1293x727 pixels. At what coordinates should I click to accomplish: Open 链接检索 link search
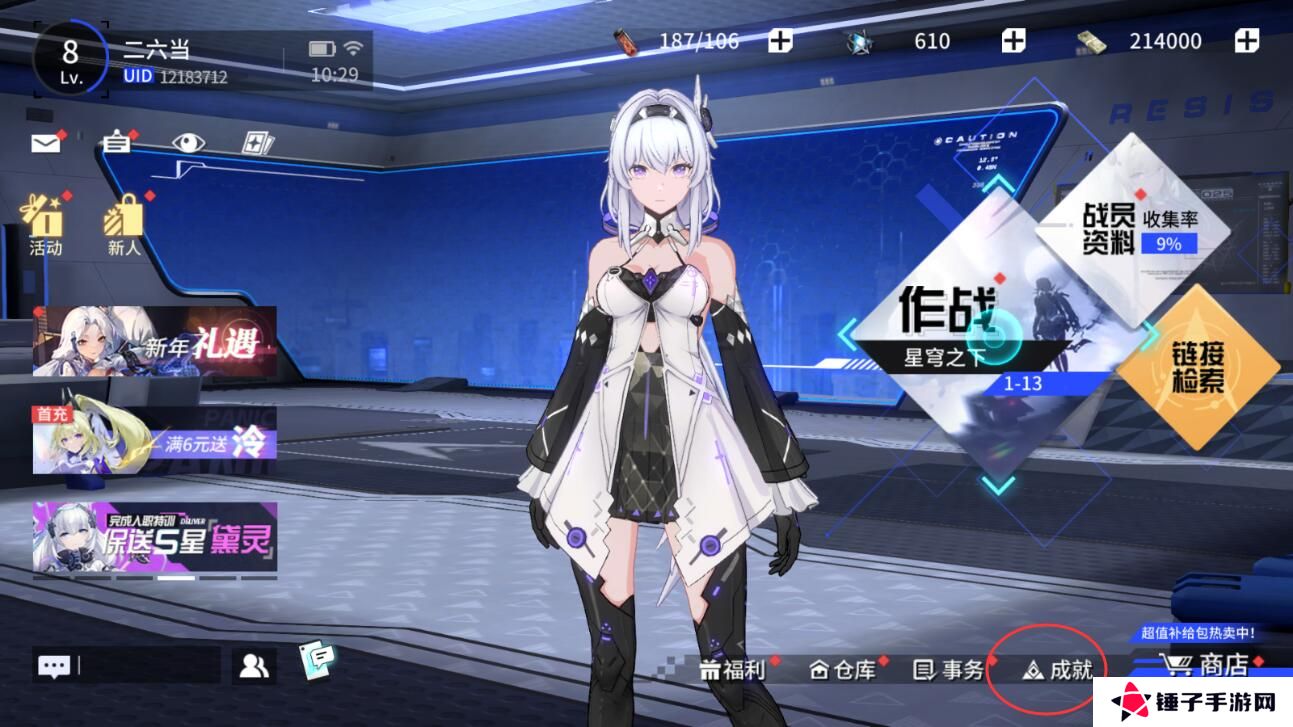tap(1198, 365)
